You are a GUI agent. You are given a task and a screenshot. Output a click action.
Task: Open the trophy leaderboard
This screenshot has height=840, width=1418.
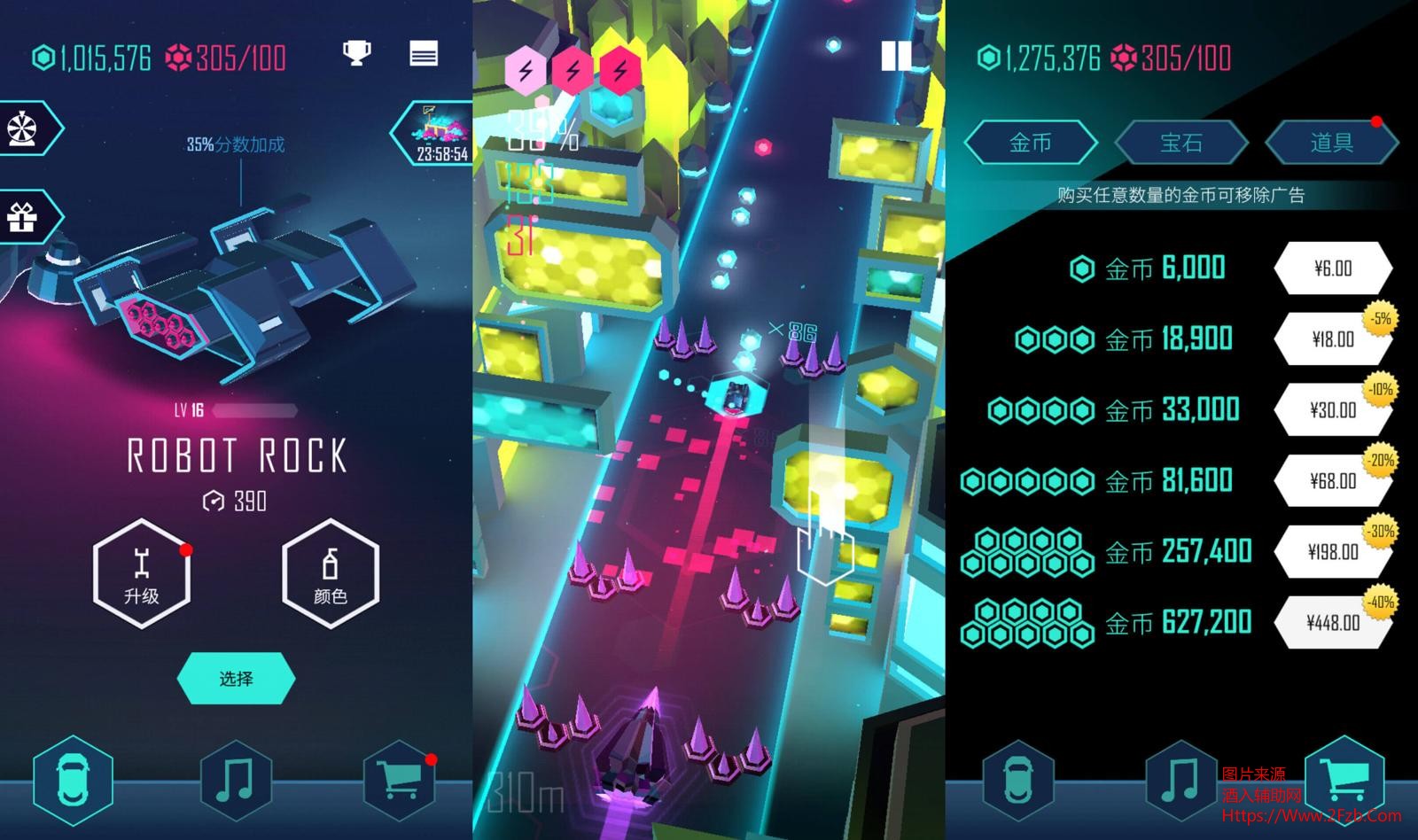(356, 54)
